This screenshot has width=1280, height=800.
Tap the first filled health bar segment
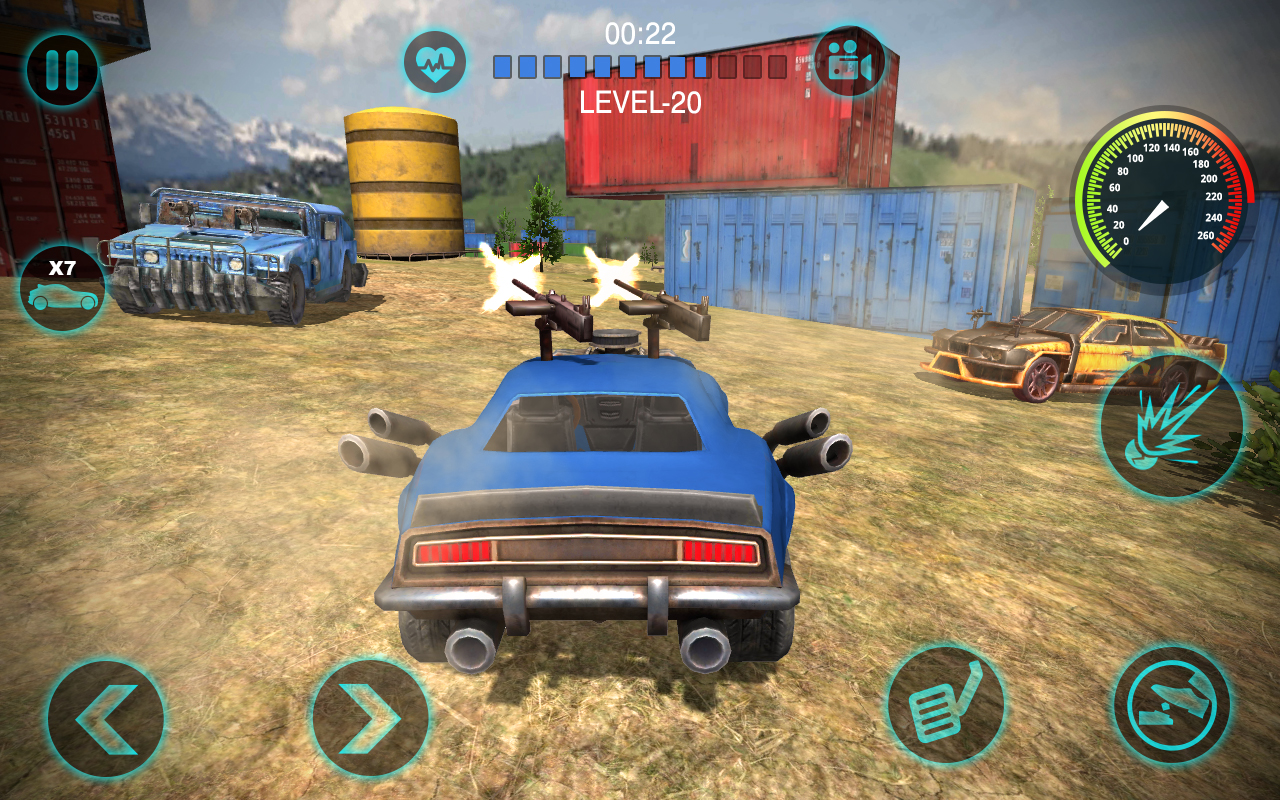coord(502,67)
